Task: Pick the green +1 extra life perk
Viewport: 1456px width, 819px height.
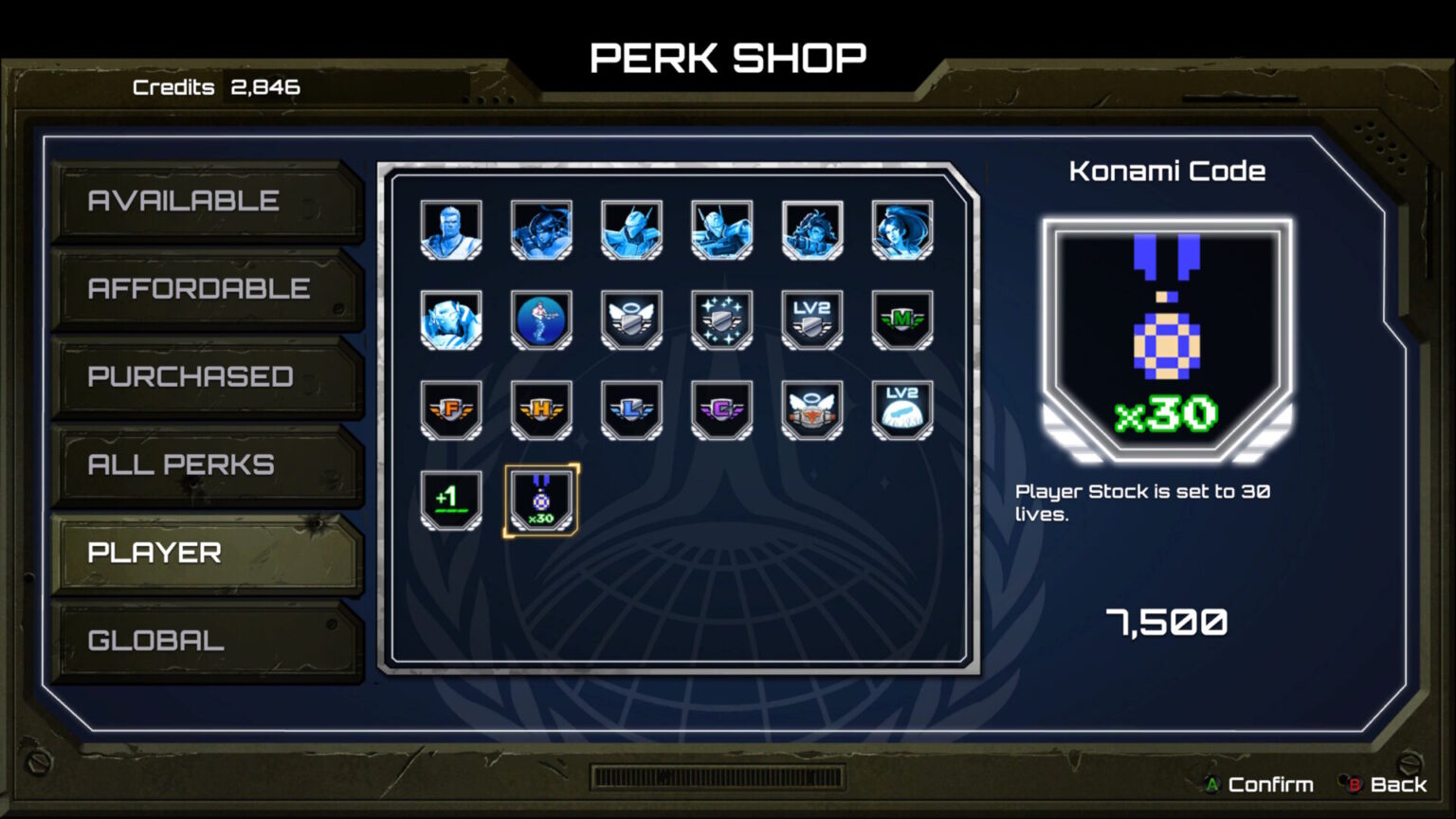Action: point(451,500)
